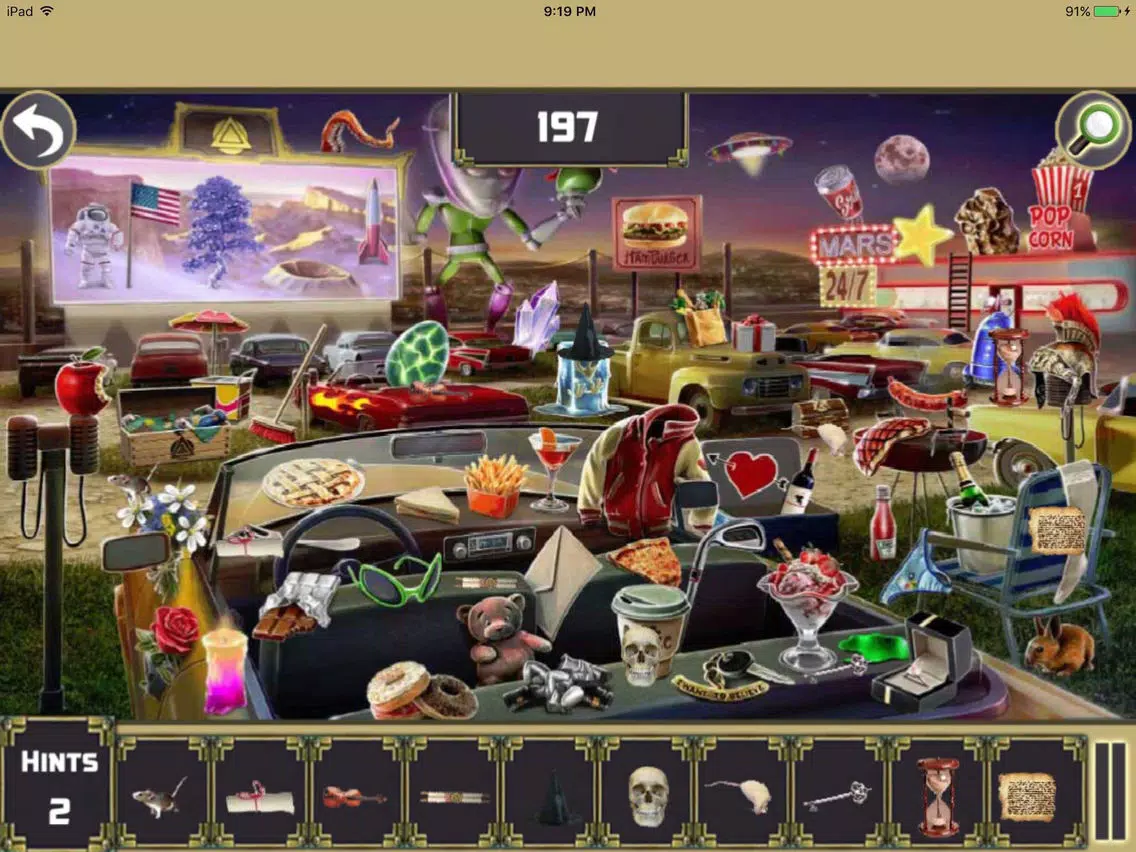Choose the white mouse item slot

coord(743,797)
